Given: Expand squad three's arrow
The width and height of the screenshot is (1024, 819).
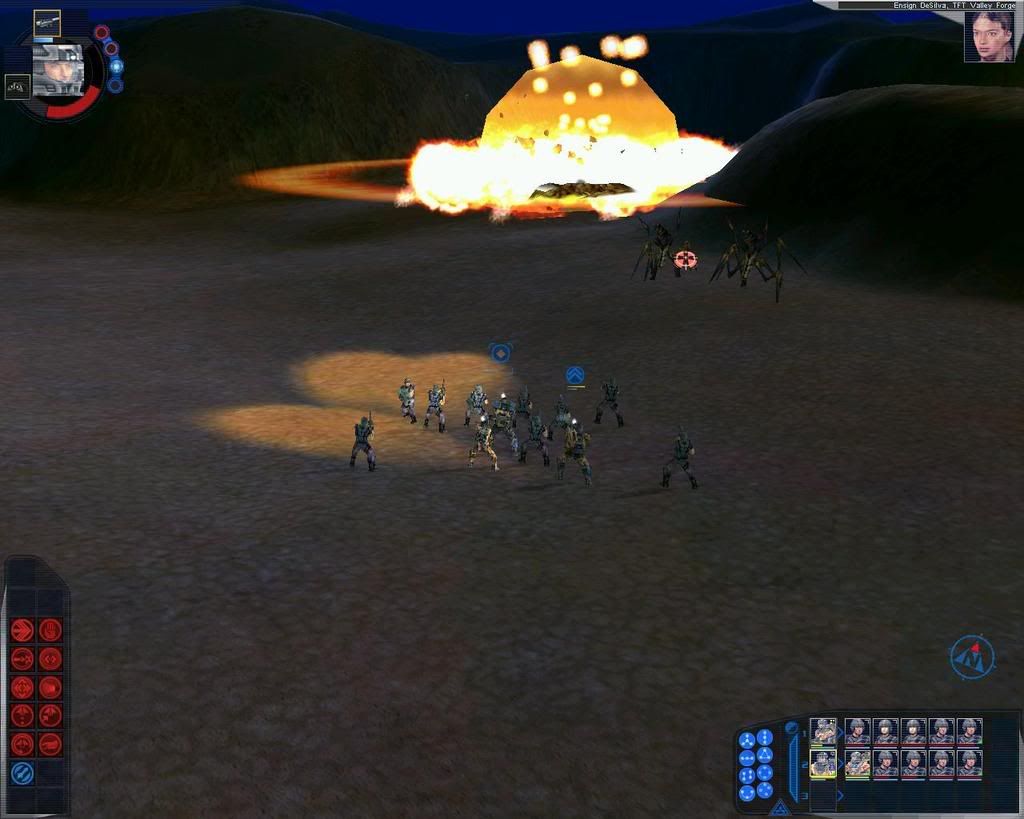Looking at the screenshot, I should pyautogui.click(x=840, y=796).
